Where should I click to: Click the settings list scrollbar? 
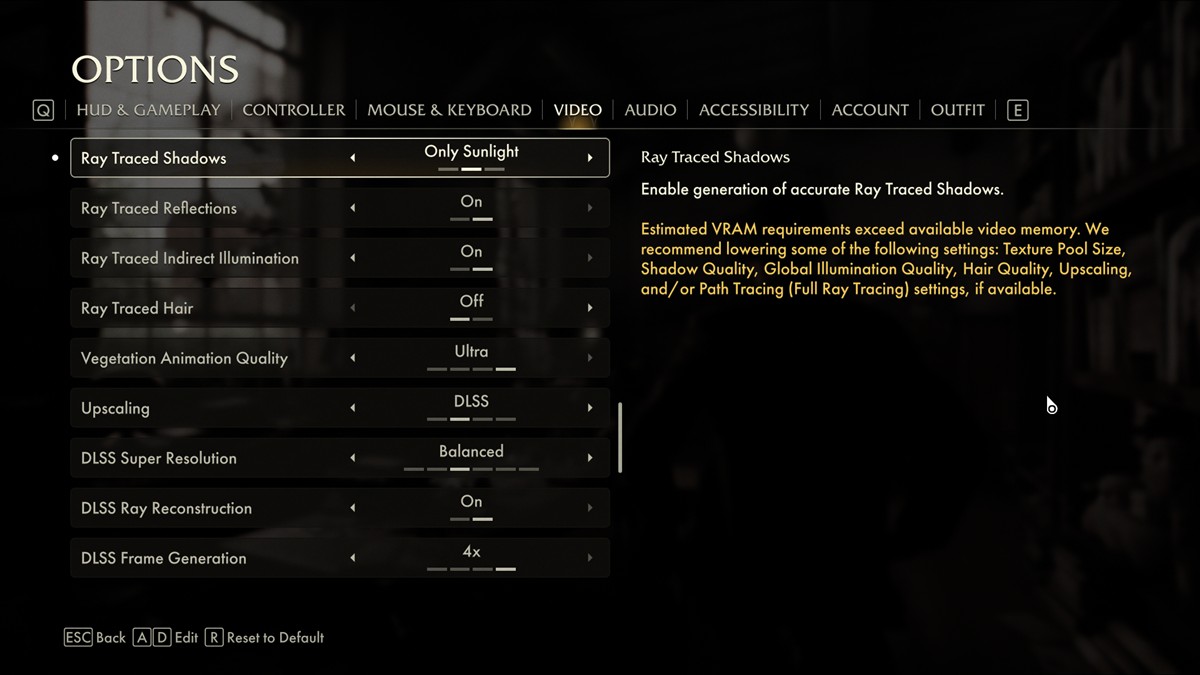[x=621, y=437]
